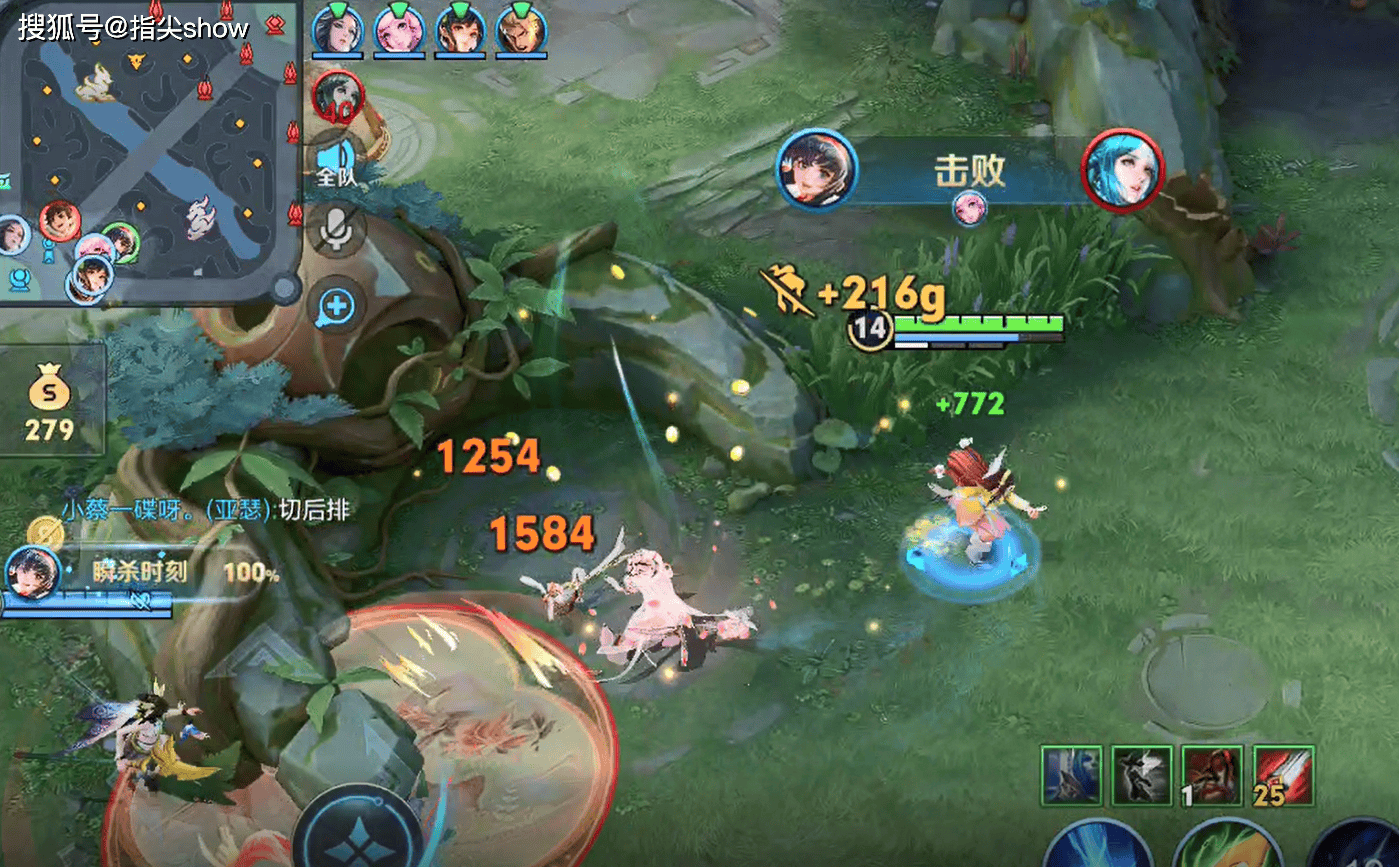Image resolution: width=1399 pixels, height=867 pixels.
Task: Open the quick chat bubble with plus sign
Action: point(335,306)
